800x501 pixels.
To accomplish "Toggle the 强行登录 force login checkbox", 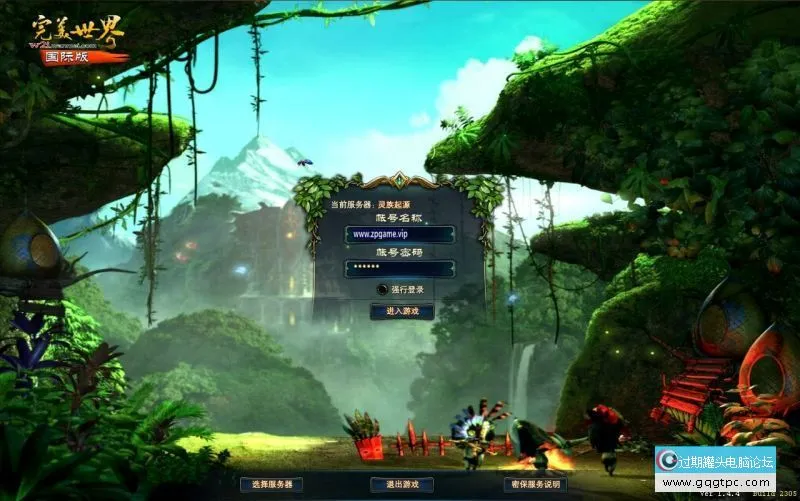I will tap(382, 289).
